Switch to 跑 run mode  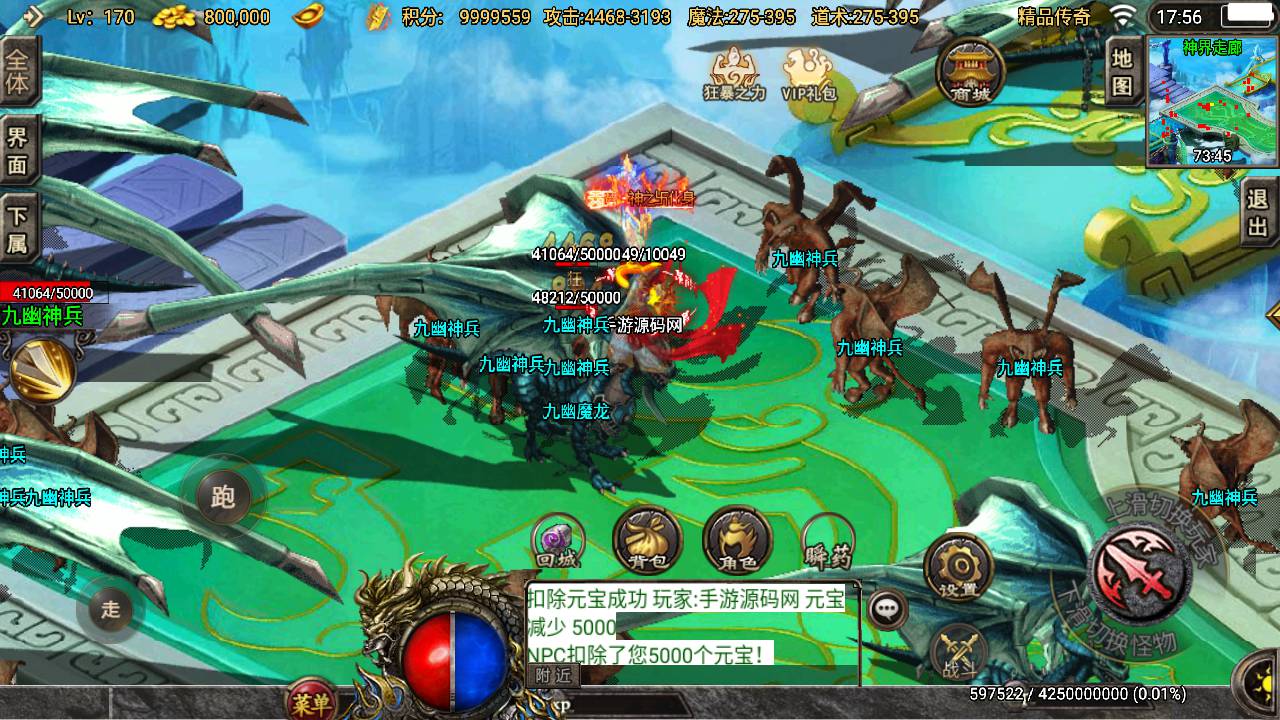coord(222,497)
